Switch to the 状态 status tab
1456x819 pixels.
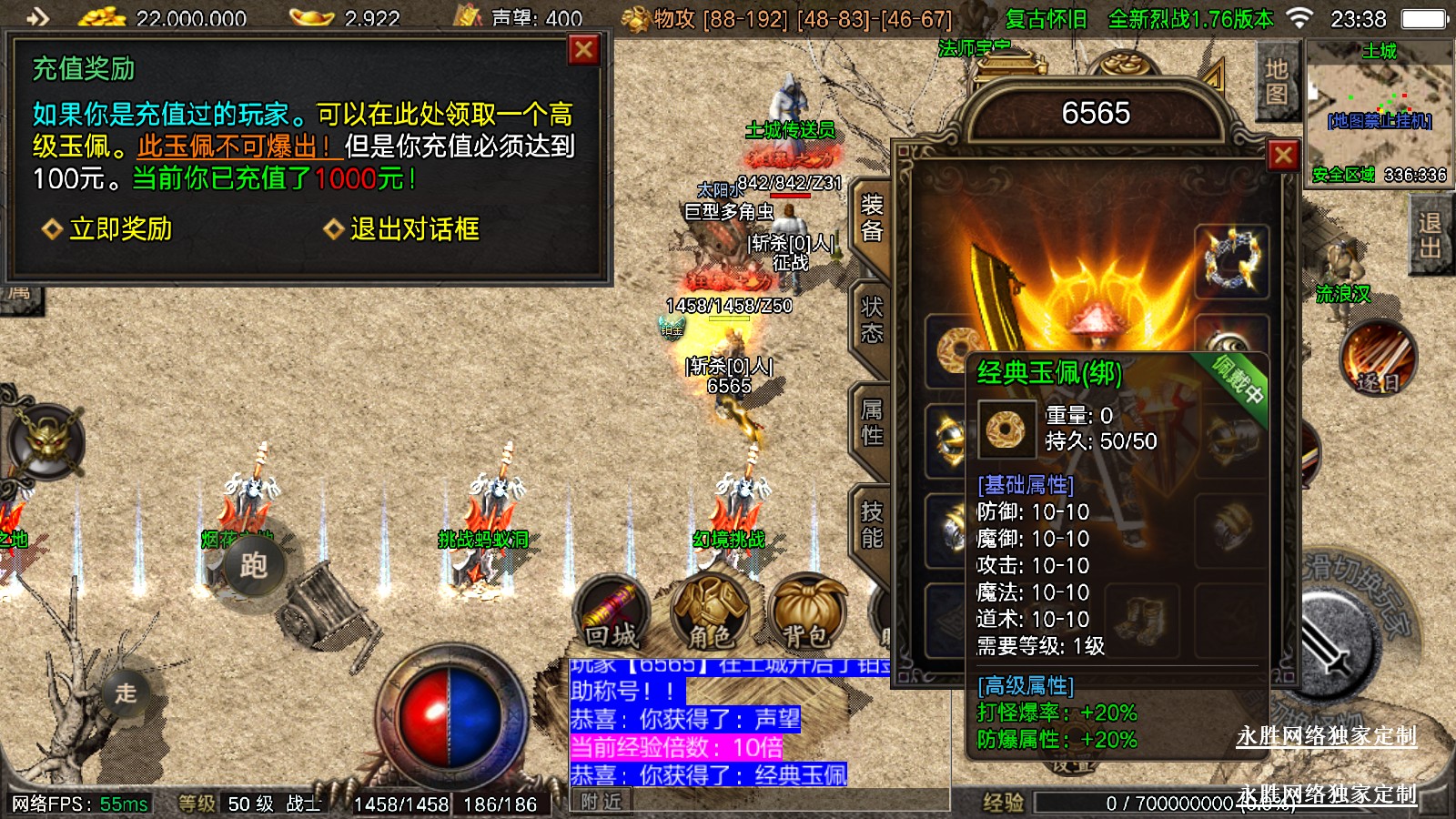coord(871,320)
